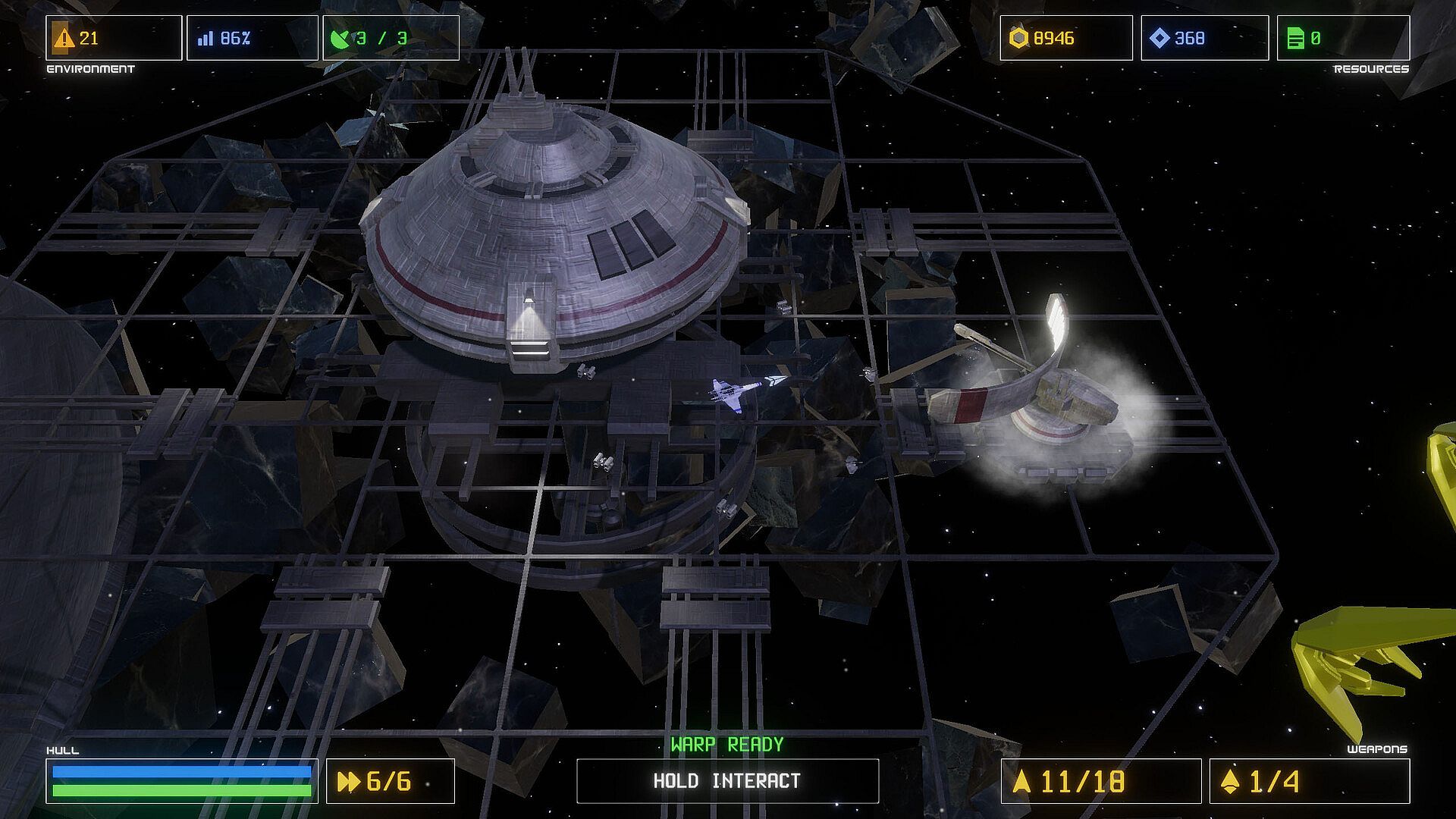Screen dimensions: 1456x819
Task: Click the signal strength bars icon
Action: 205,38
